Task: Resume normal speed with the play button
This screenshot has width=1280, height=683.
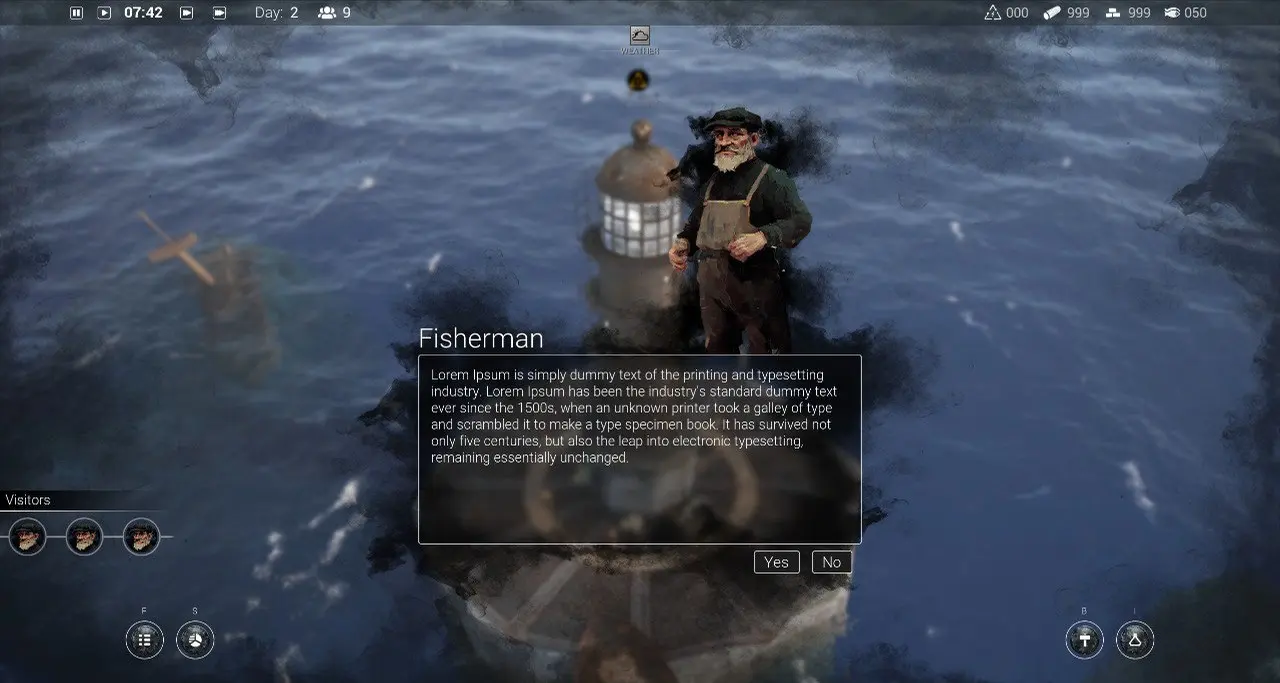Action: pyautogui.click(x=104, y=13)
